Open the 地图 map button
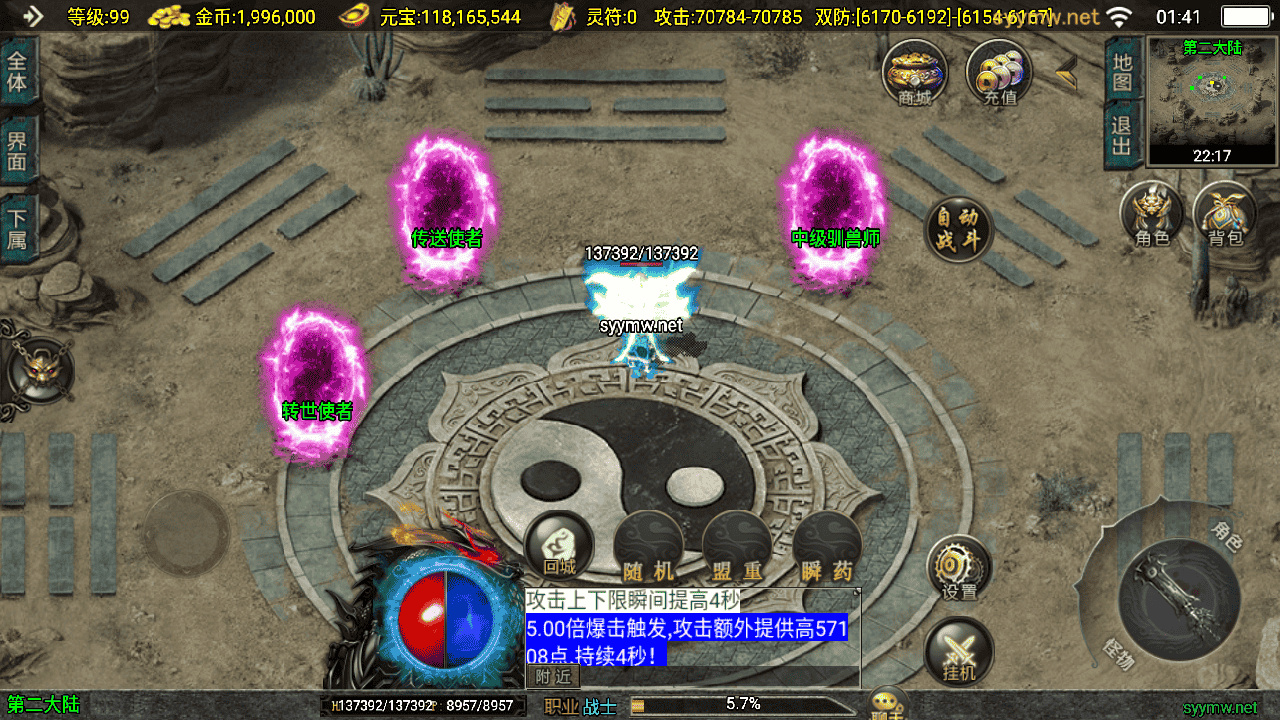Viewport: 1280px width, 720px height. pos(1122,72)
